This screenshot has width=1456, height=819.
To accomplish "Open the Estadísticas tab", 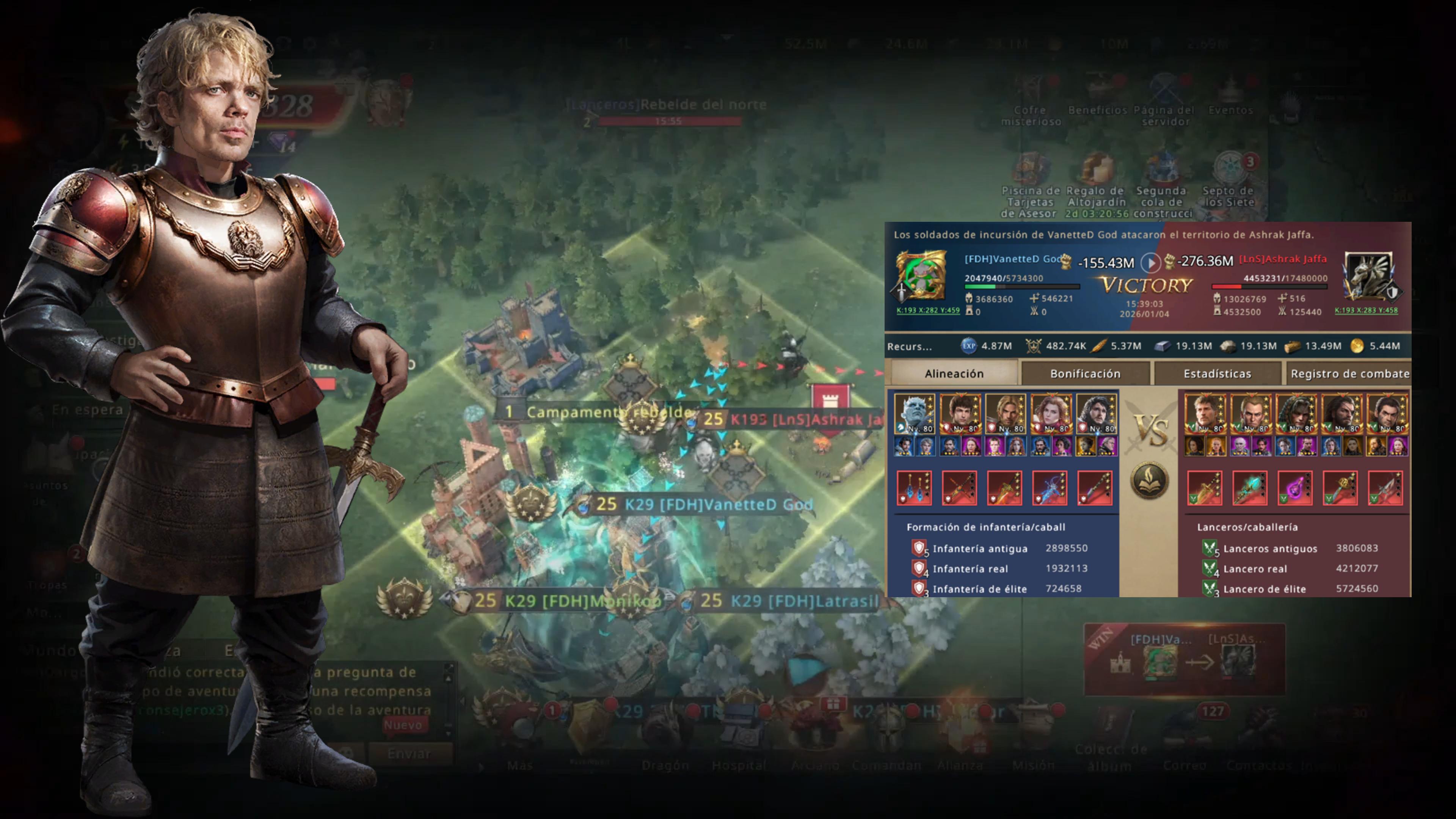I will coord(1217,373).
